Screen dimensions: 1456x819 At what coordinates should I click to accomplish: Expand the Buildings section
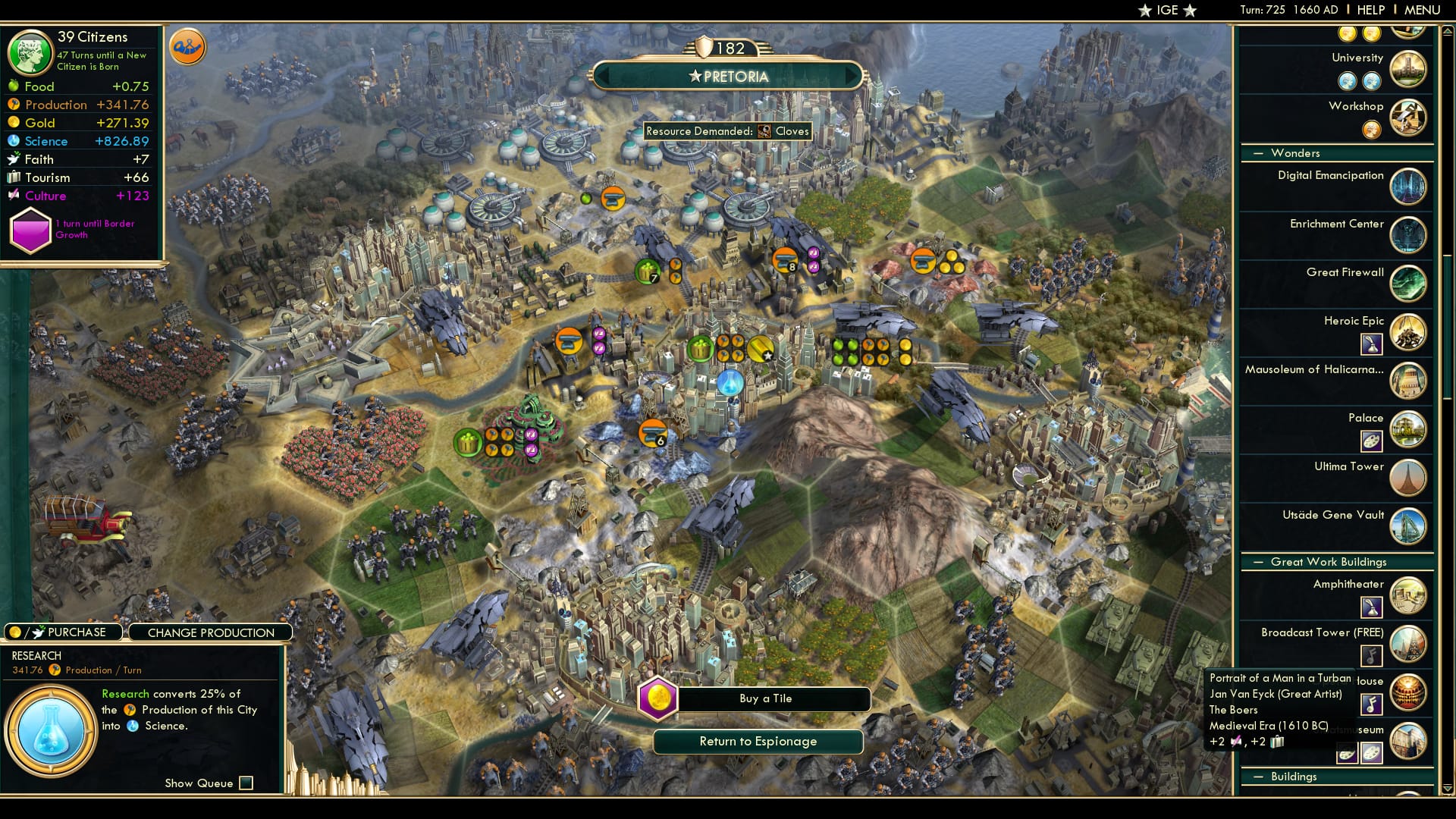[1258, 777]
